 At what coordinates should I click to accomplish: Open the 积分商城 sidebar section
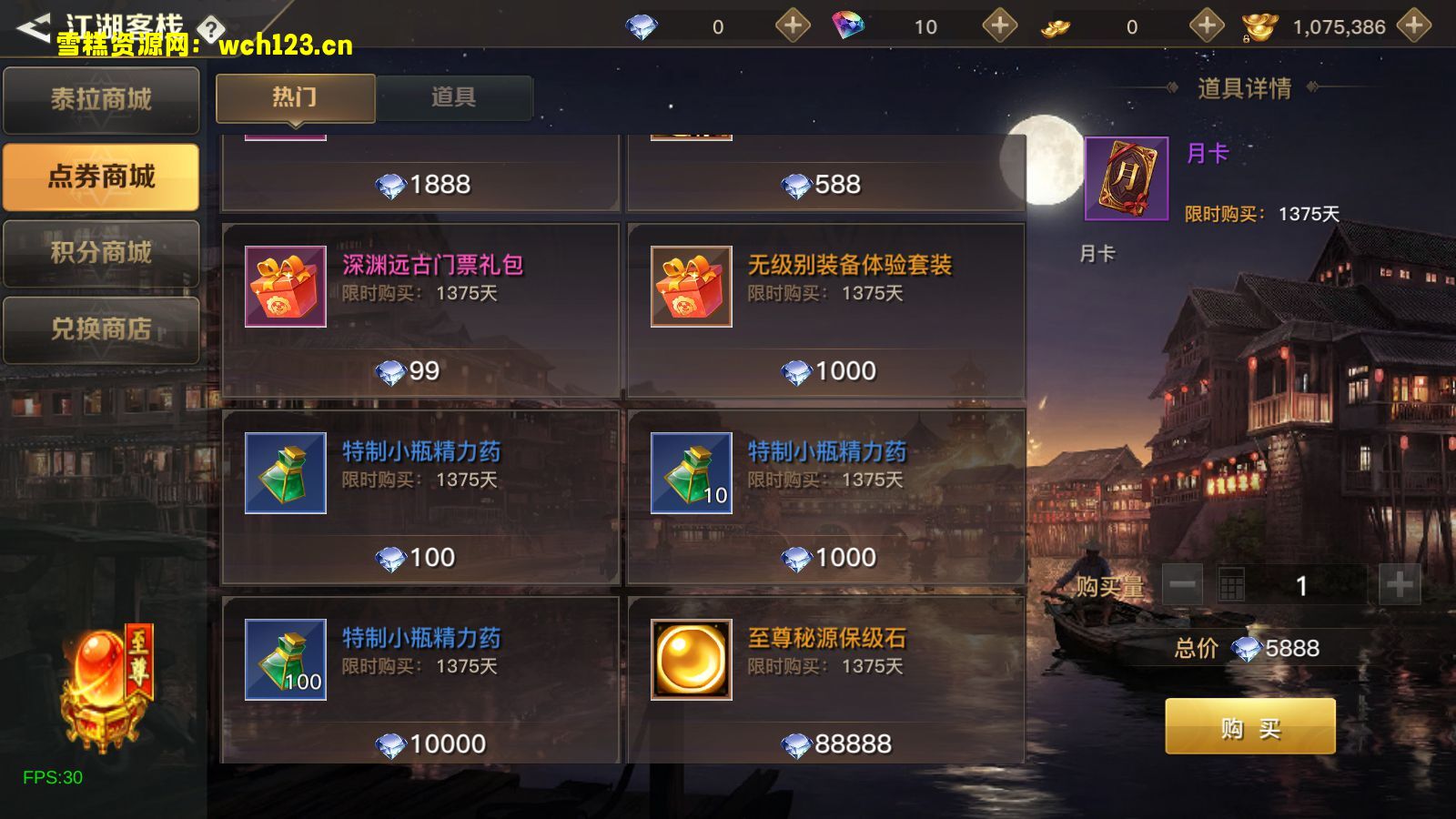[100, 253]
